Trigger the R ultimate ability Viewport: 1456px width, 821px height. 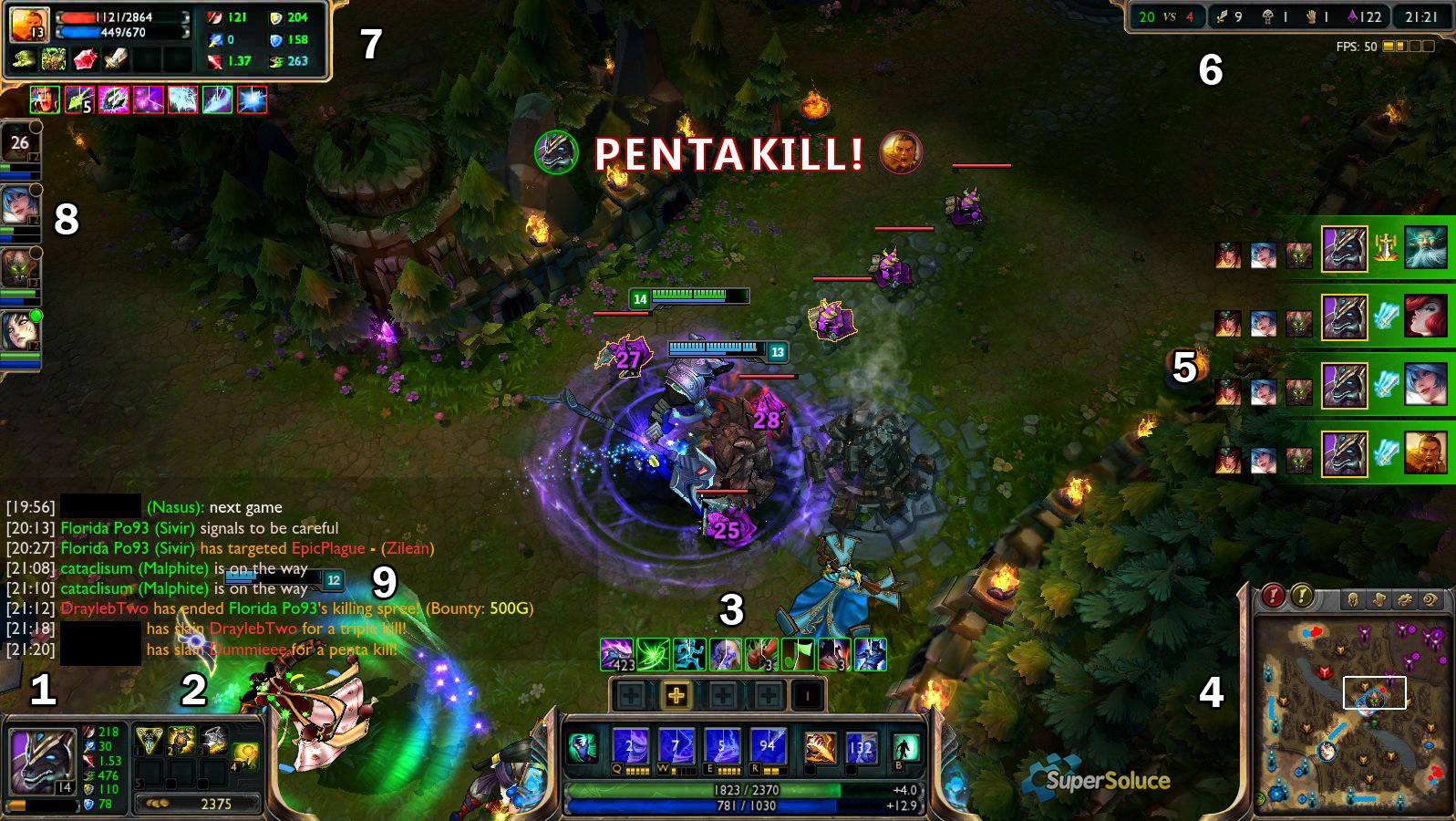click(767, 747)
